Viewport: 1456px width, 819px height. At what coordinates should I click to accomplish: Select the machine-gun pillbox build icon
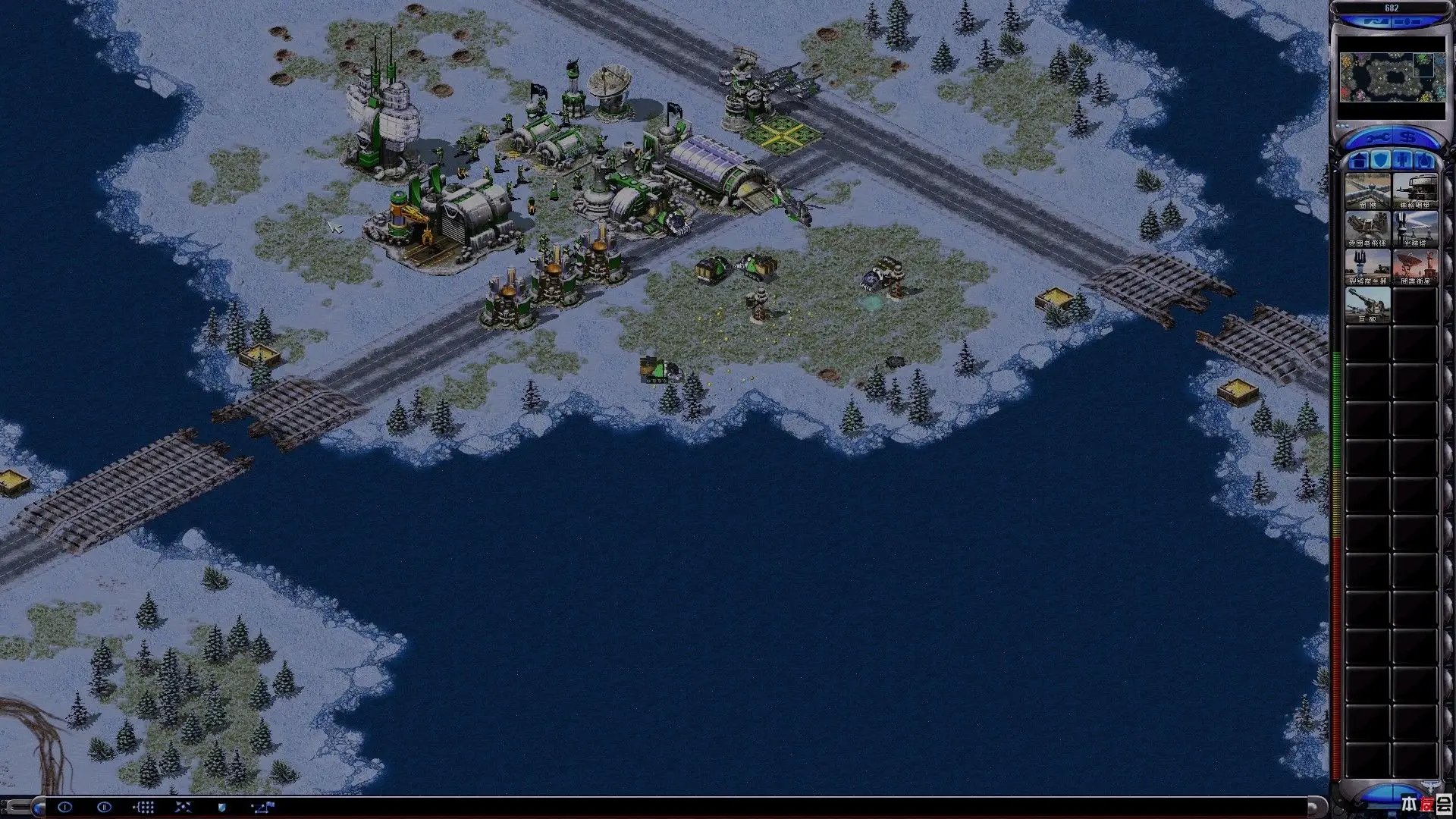(1415, 191)
